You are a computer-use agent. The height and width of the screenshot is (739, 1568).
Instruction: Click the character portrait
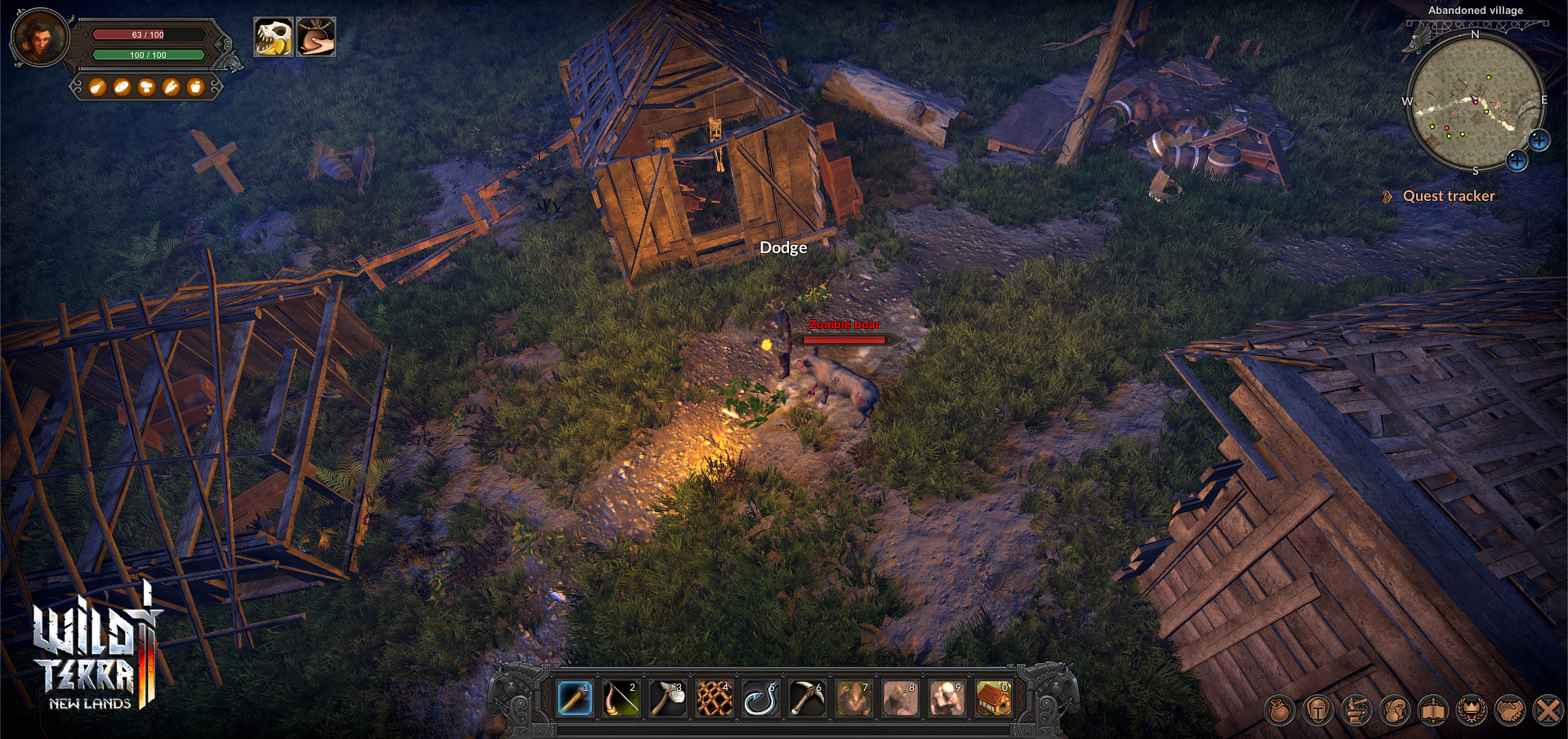[40, 38]
